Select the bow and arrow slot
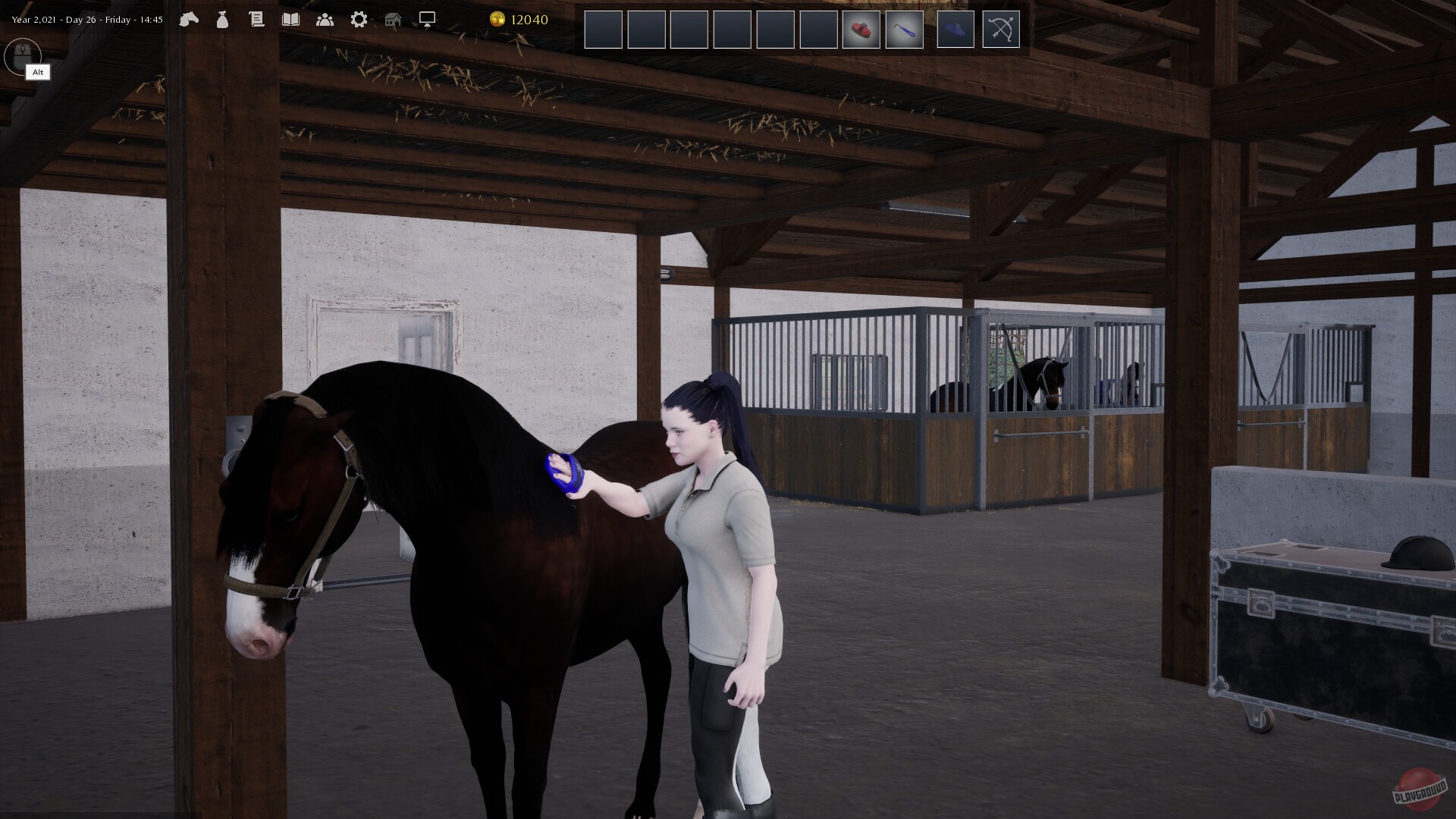 point(1001,29)
